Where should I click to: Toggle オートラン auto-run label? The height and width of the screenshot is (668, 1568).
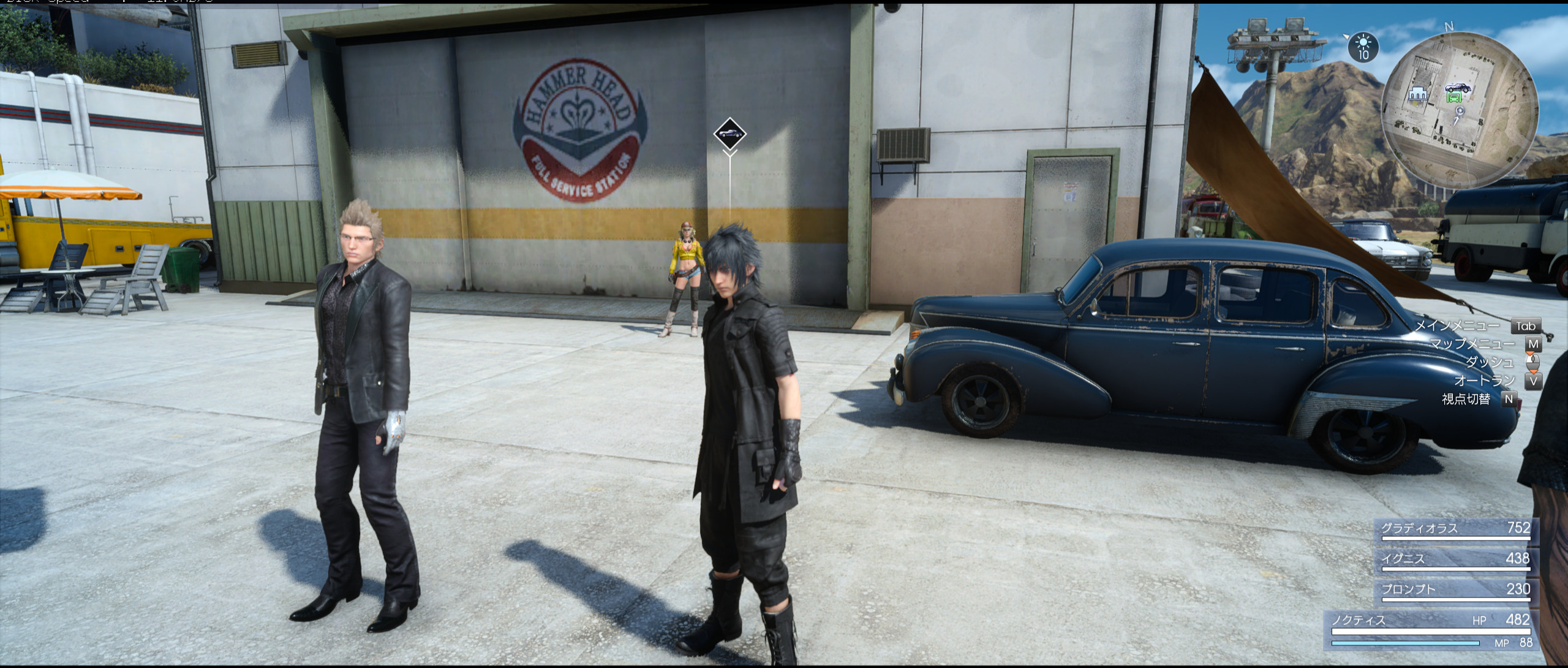pos(1485,381)
